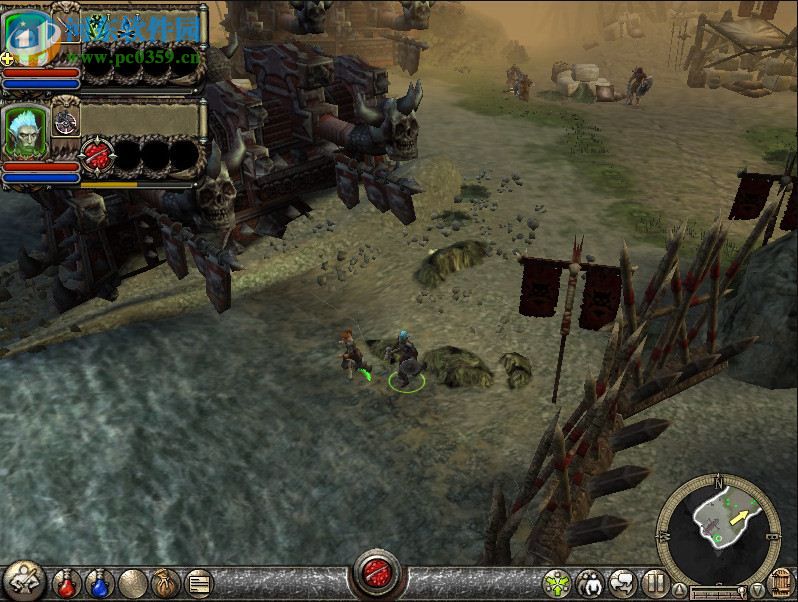Open the party members panel
This screenshot has width=798, height=602.
[x=591, y=582]
